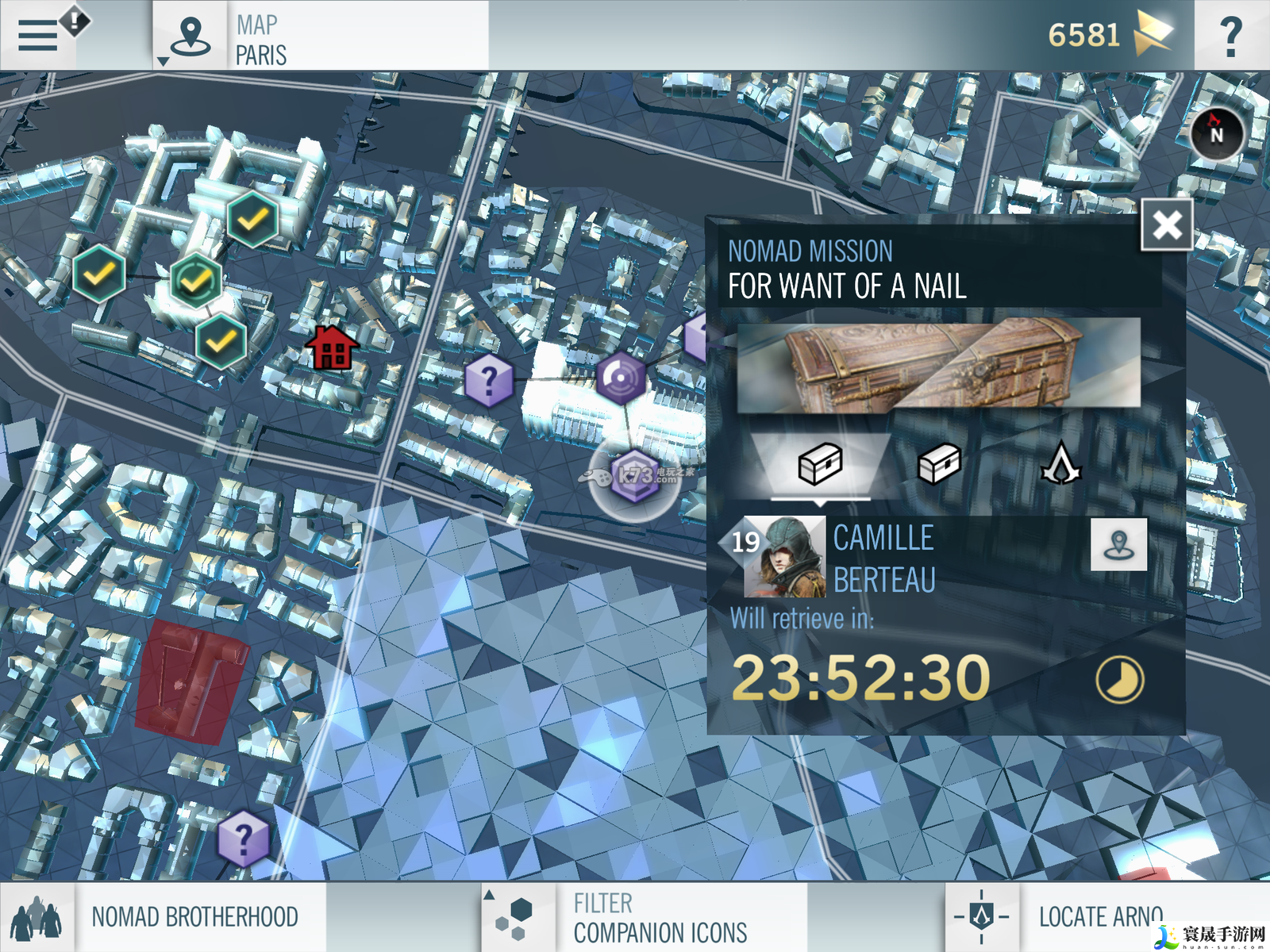Screen dimensions: 1270x952
Task: Select the first chest reward tab
Action: point(820,464)
